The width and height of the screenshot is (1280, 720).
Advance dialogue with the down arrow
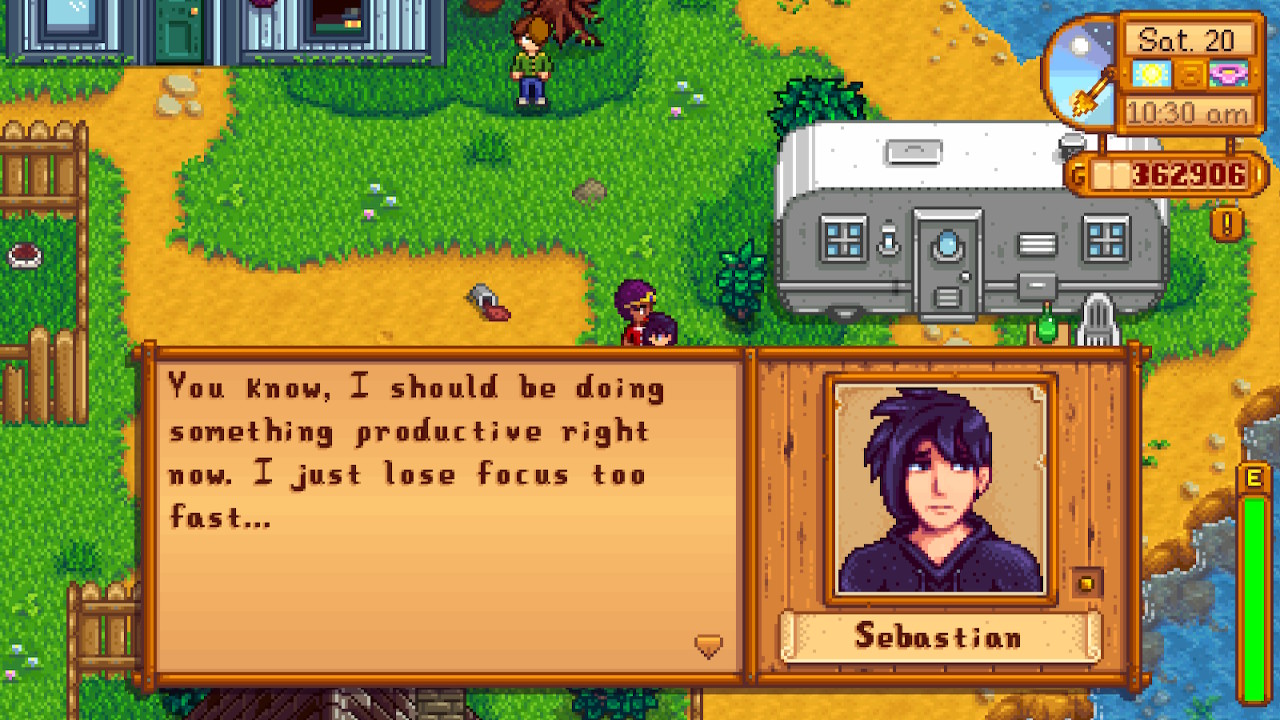tap(708, 646)
